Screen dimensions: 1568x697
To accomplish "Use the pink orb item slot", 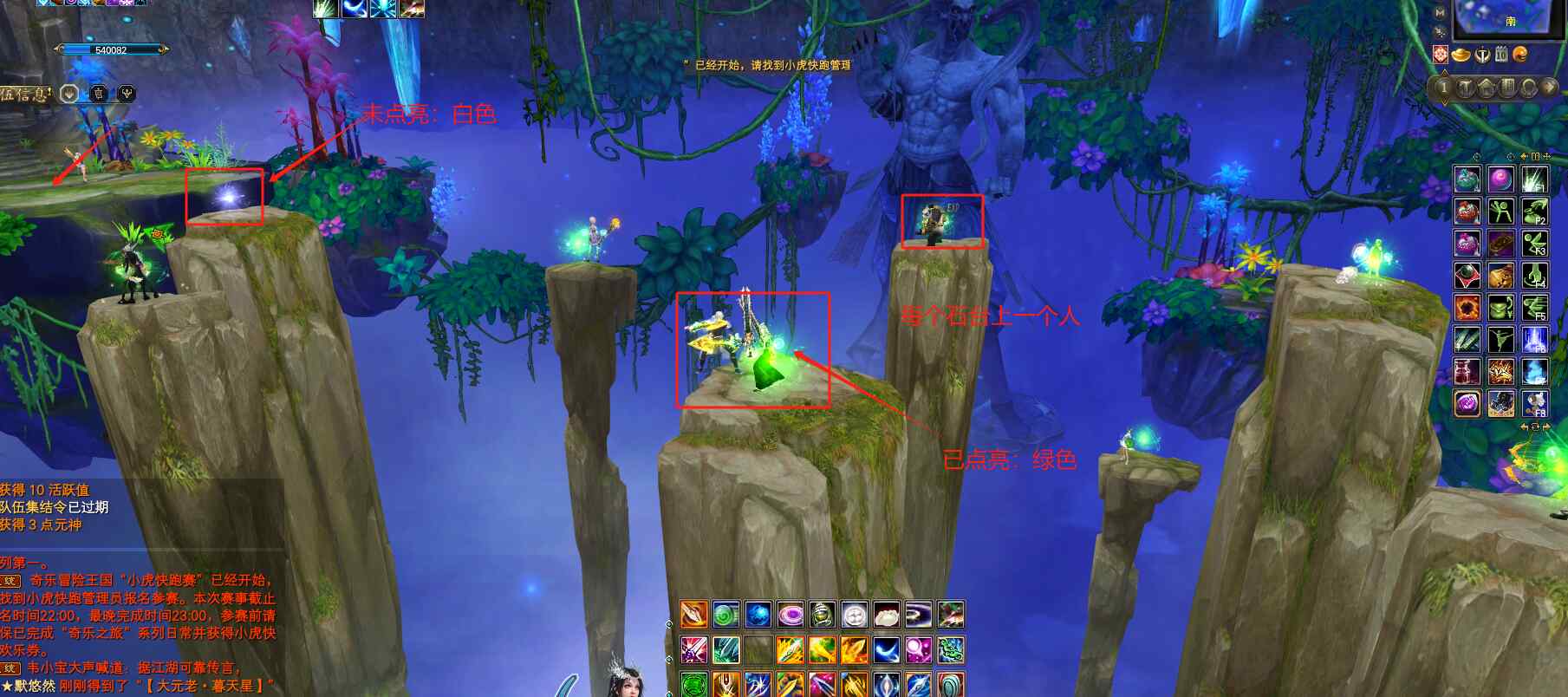I will [x=1500, y=179].
